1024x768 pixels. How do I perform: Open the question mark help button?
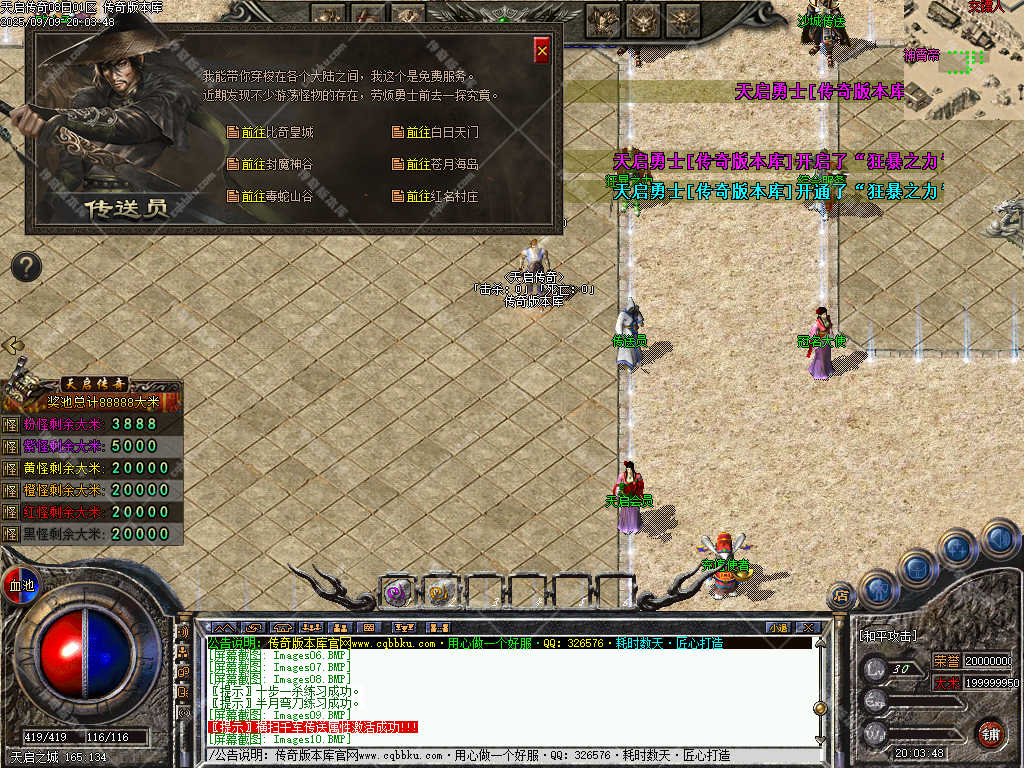(x=26, y=266)
